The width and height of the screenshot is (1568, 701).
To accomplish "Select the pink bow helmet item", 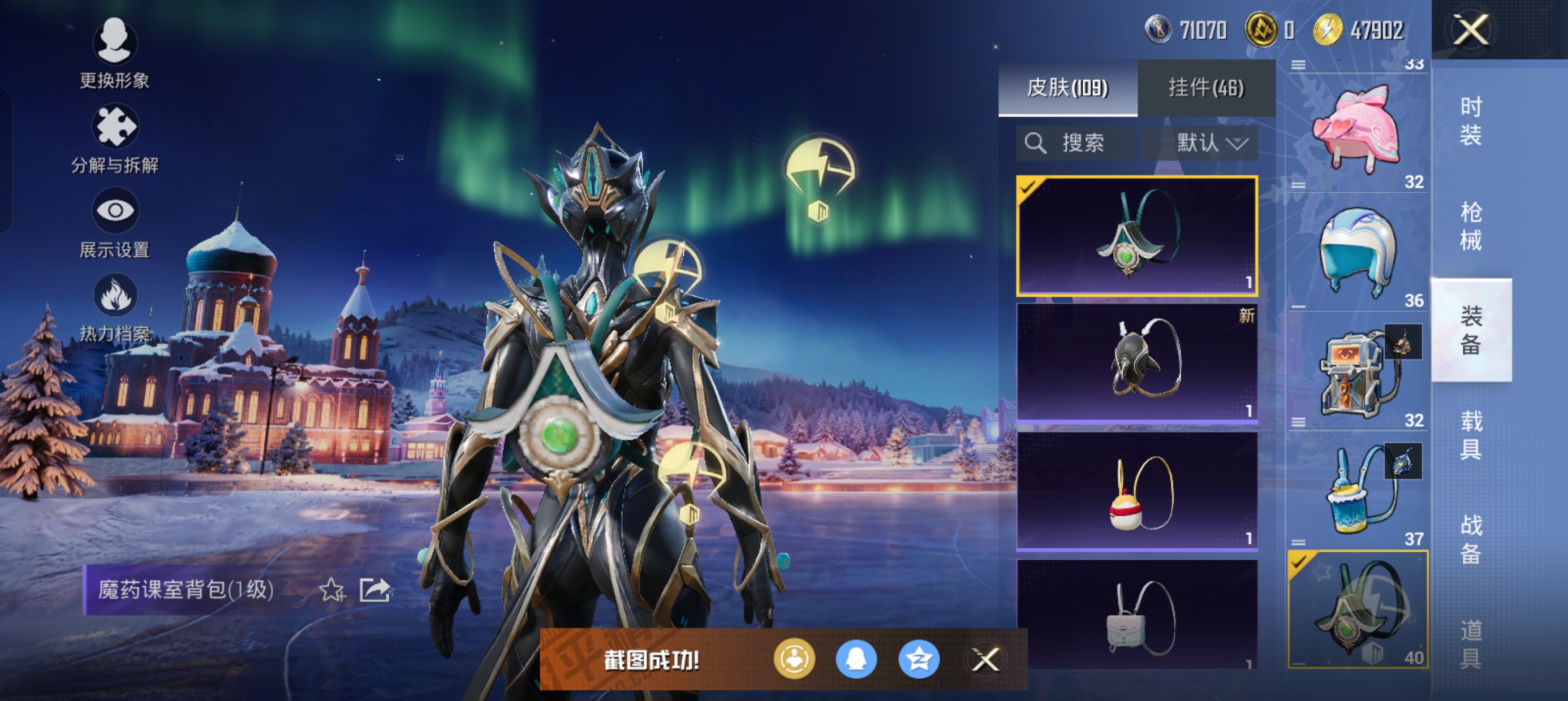I will click(1357, 128).
